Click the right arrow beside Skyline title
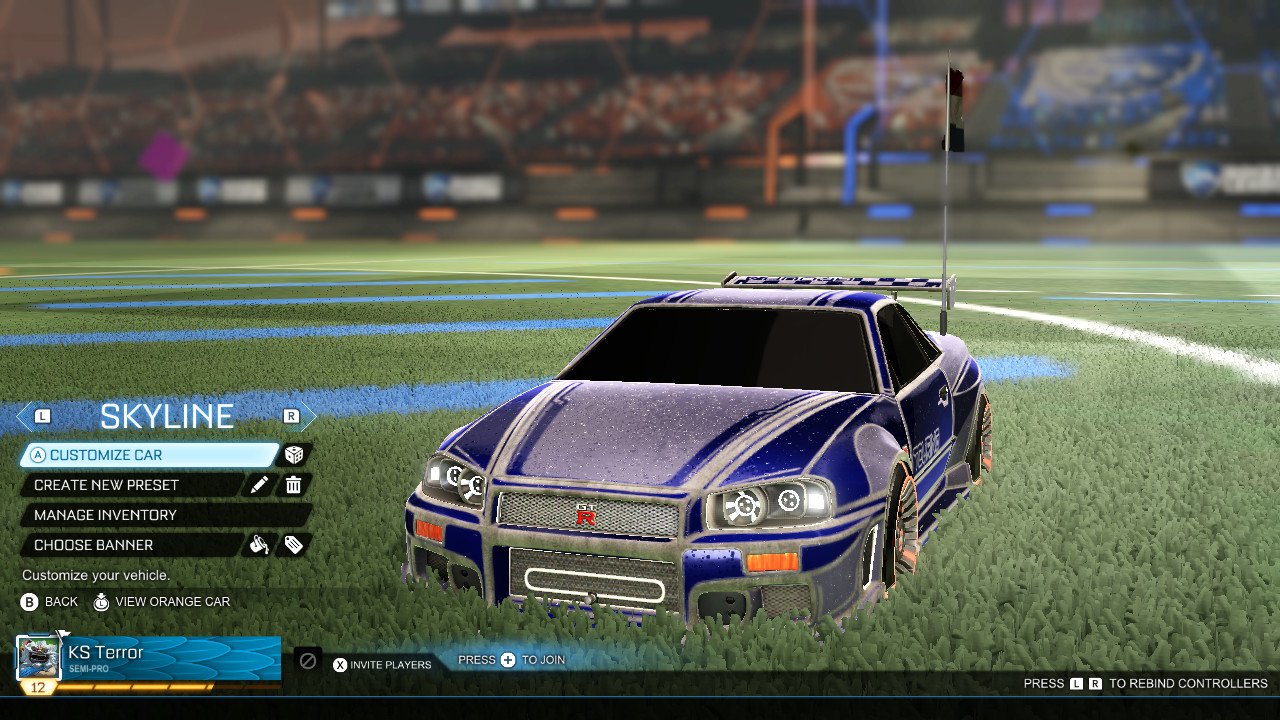The image size is (1280, 720). click(x=289, y=415)
